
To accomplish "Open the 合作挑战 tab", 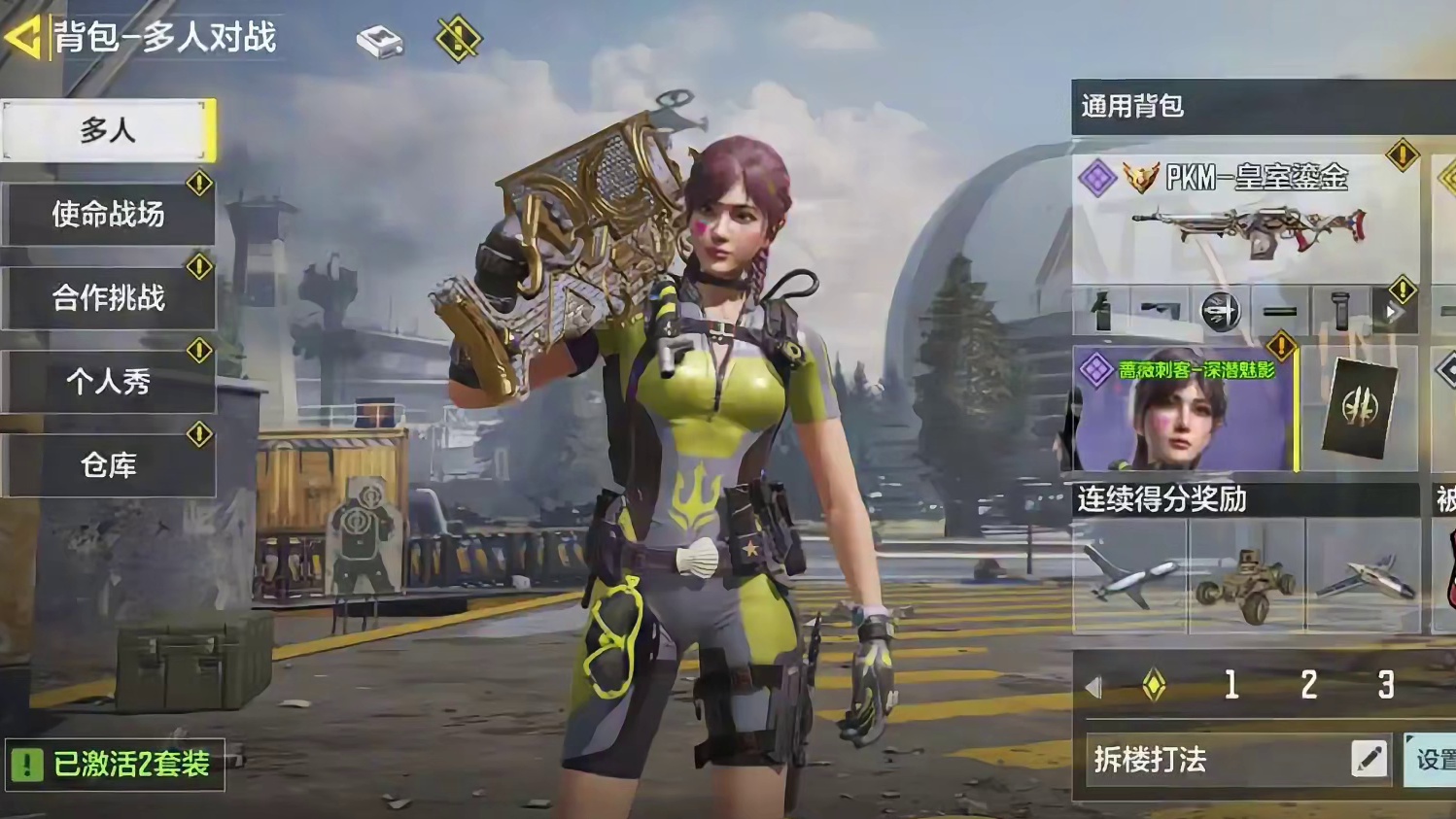I will click(108, 297).
